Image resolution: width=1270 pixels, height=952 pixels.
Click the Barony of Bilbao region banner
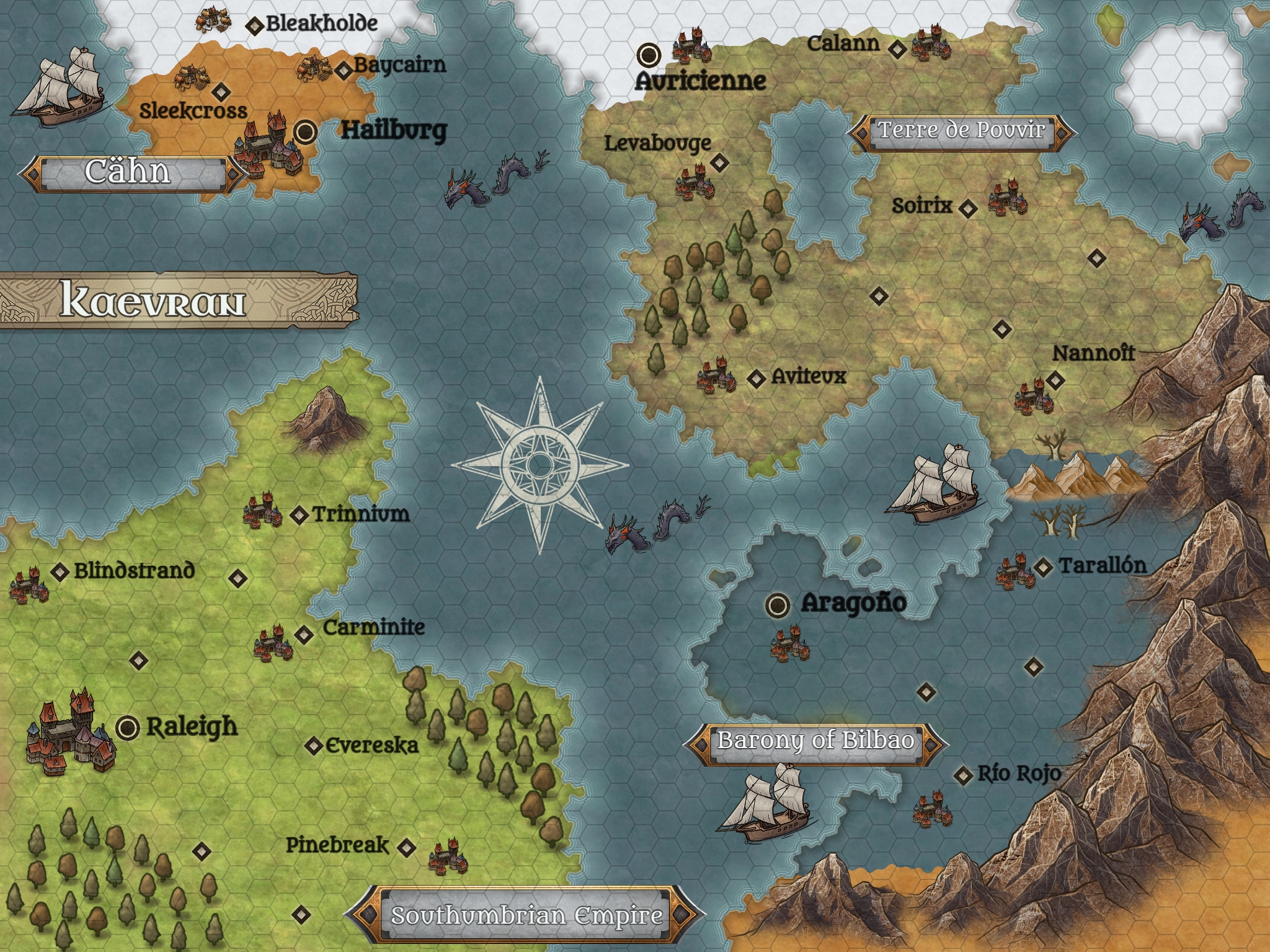coord(815,741)
